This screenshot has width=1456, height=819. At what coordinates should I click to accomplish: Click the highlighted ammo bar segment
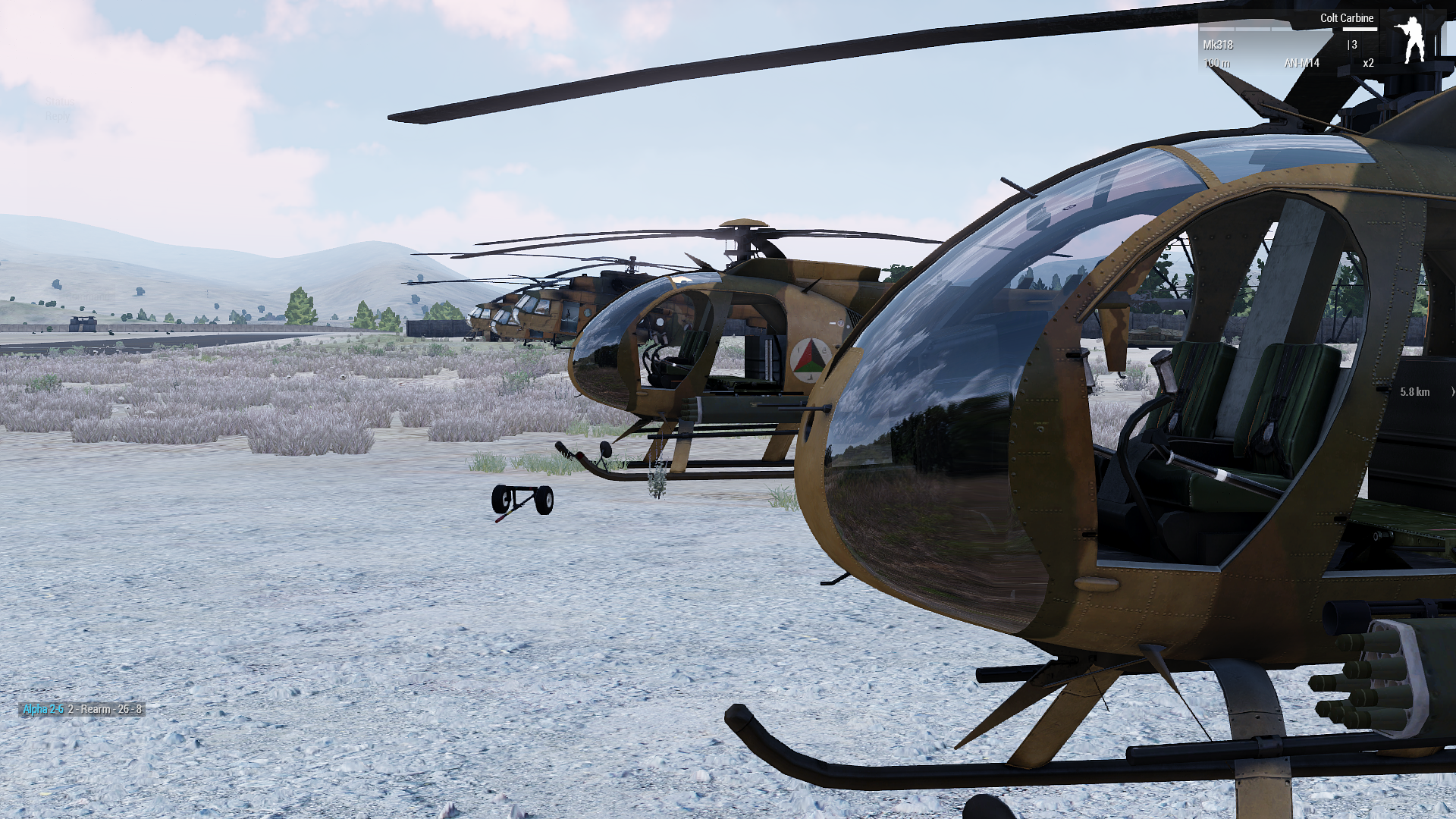[1360, 29]
